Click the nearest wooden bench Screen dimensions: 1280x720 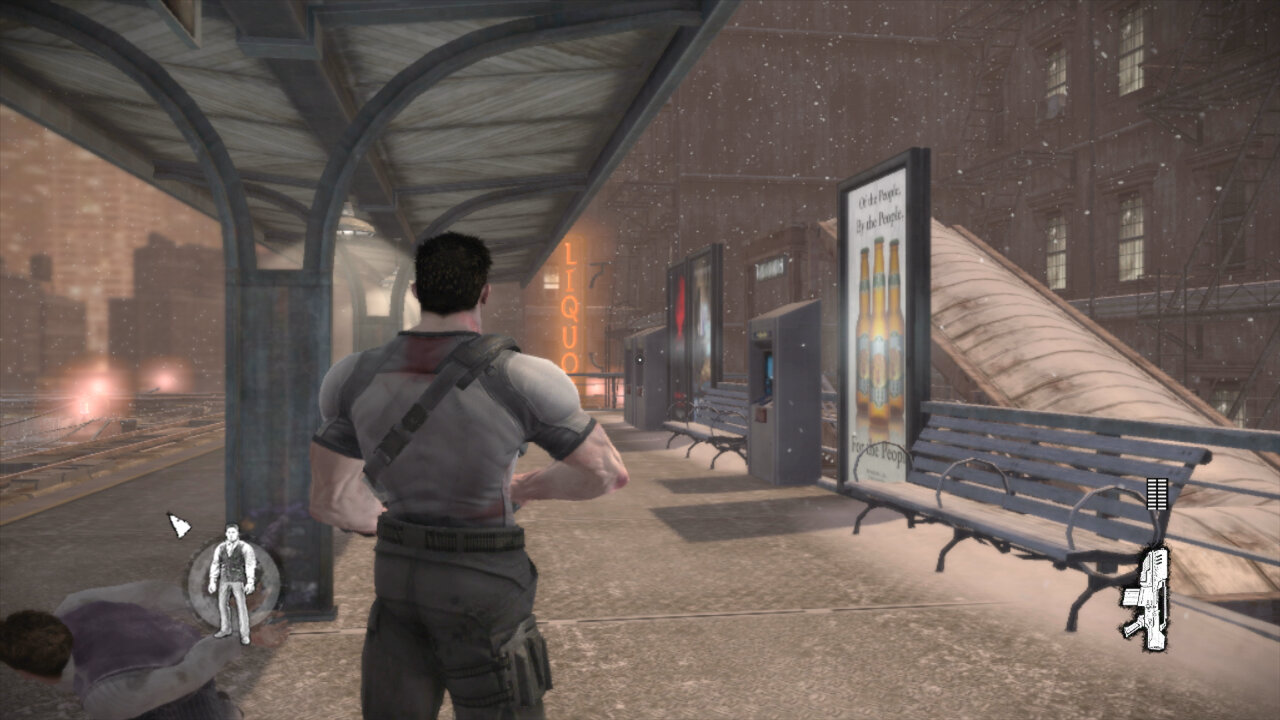click(x=1000, y=500)
